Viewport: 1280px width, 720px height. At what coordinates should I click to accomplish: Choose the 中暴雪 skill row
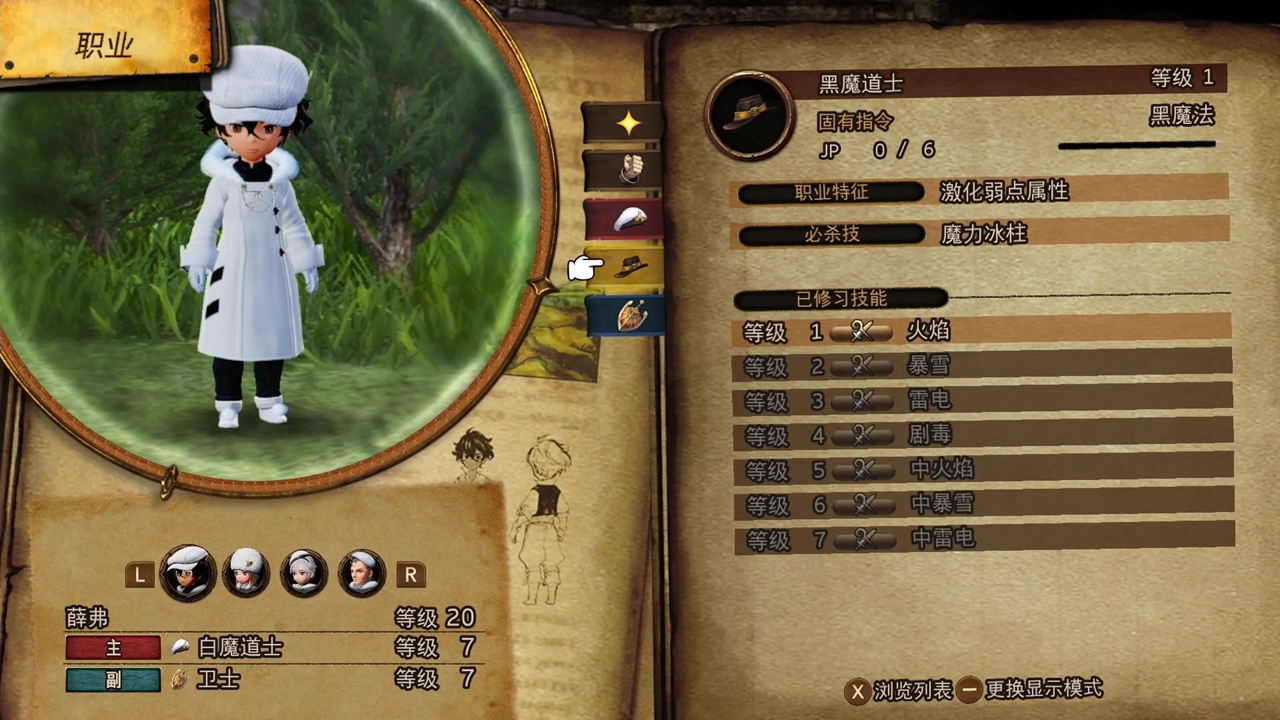[x=980, y=504]
